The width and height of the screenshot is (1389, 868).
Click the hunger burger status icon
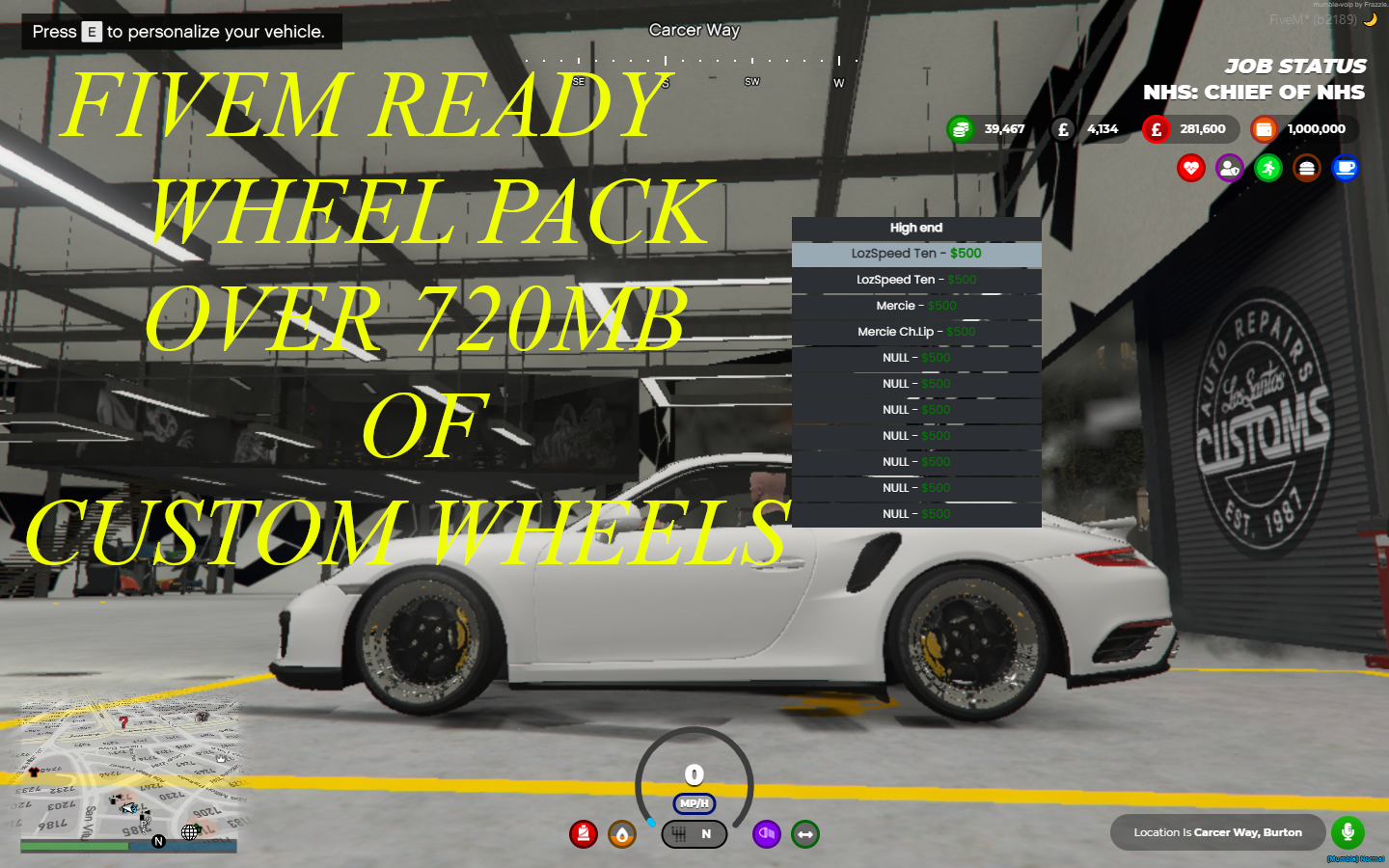point(1306,168)
